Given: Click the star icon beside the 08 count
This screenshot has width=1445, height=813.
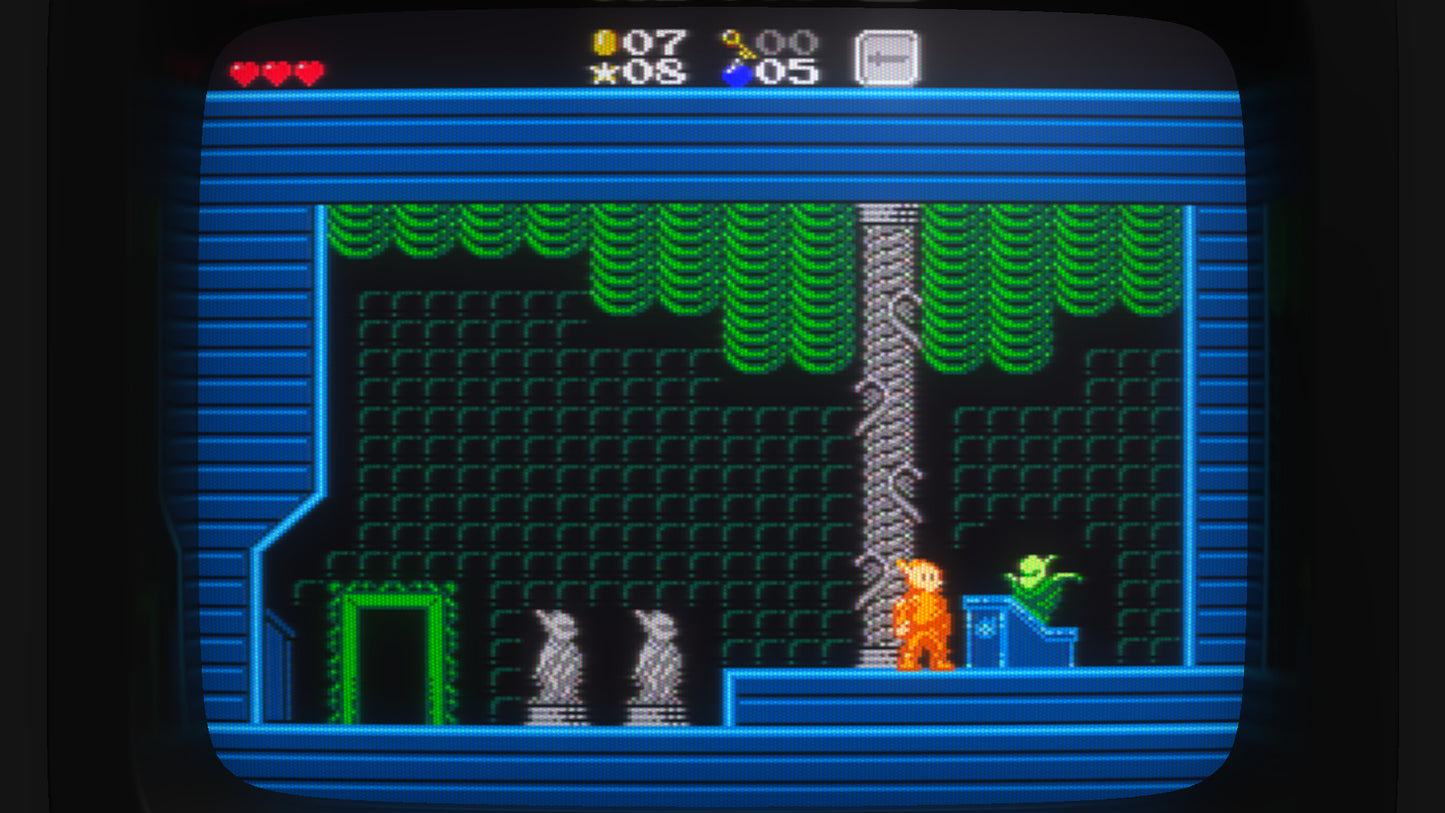Looking at the screenshot, I should click(x=605, y=72).
